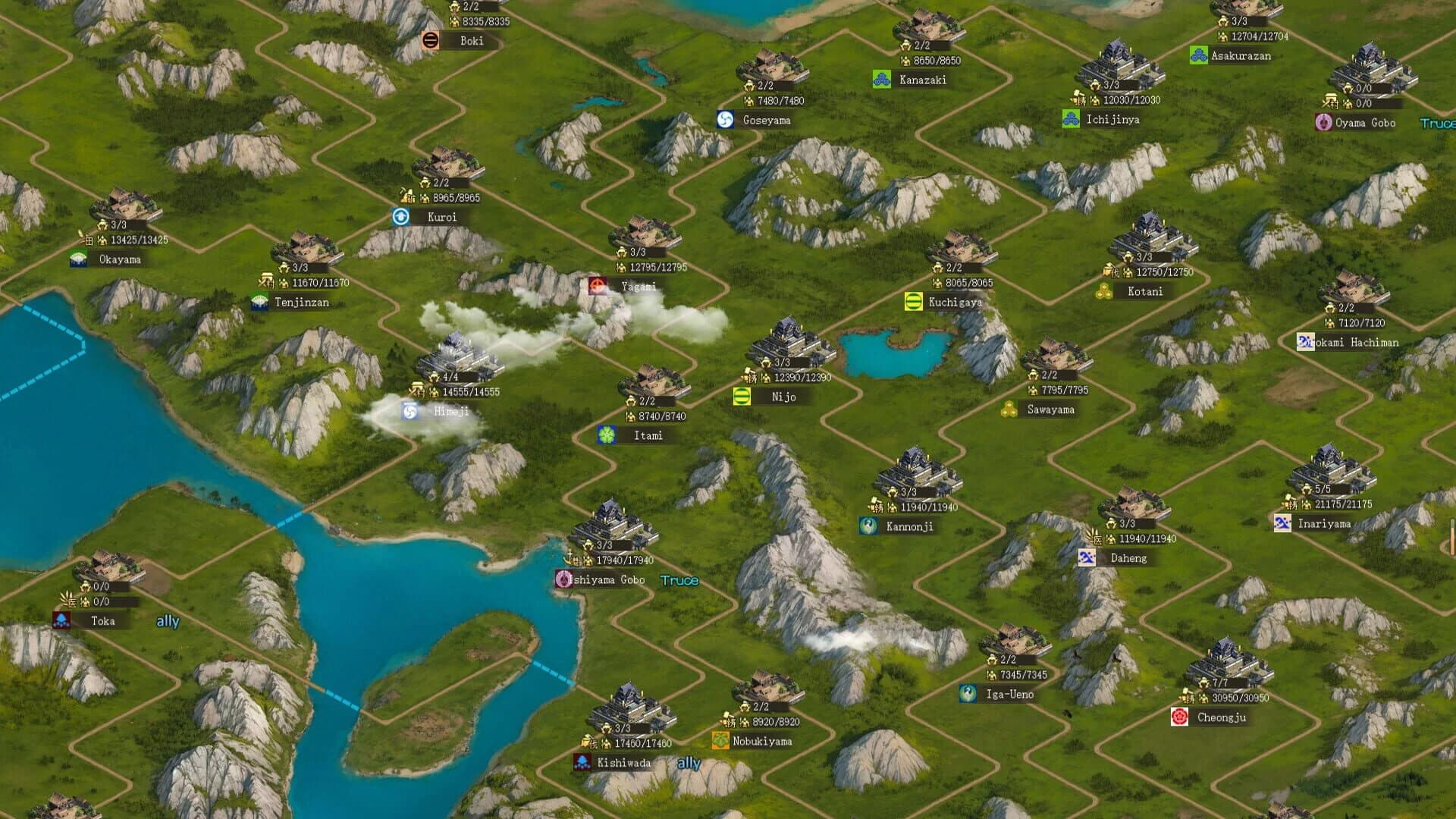Viewport: 1456px width, 819px height.
Task: Click the Kuroi blue crest icon
Action: [400, 215]
